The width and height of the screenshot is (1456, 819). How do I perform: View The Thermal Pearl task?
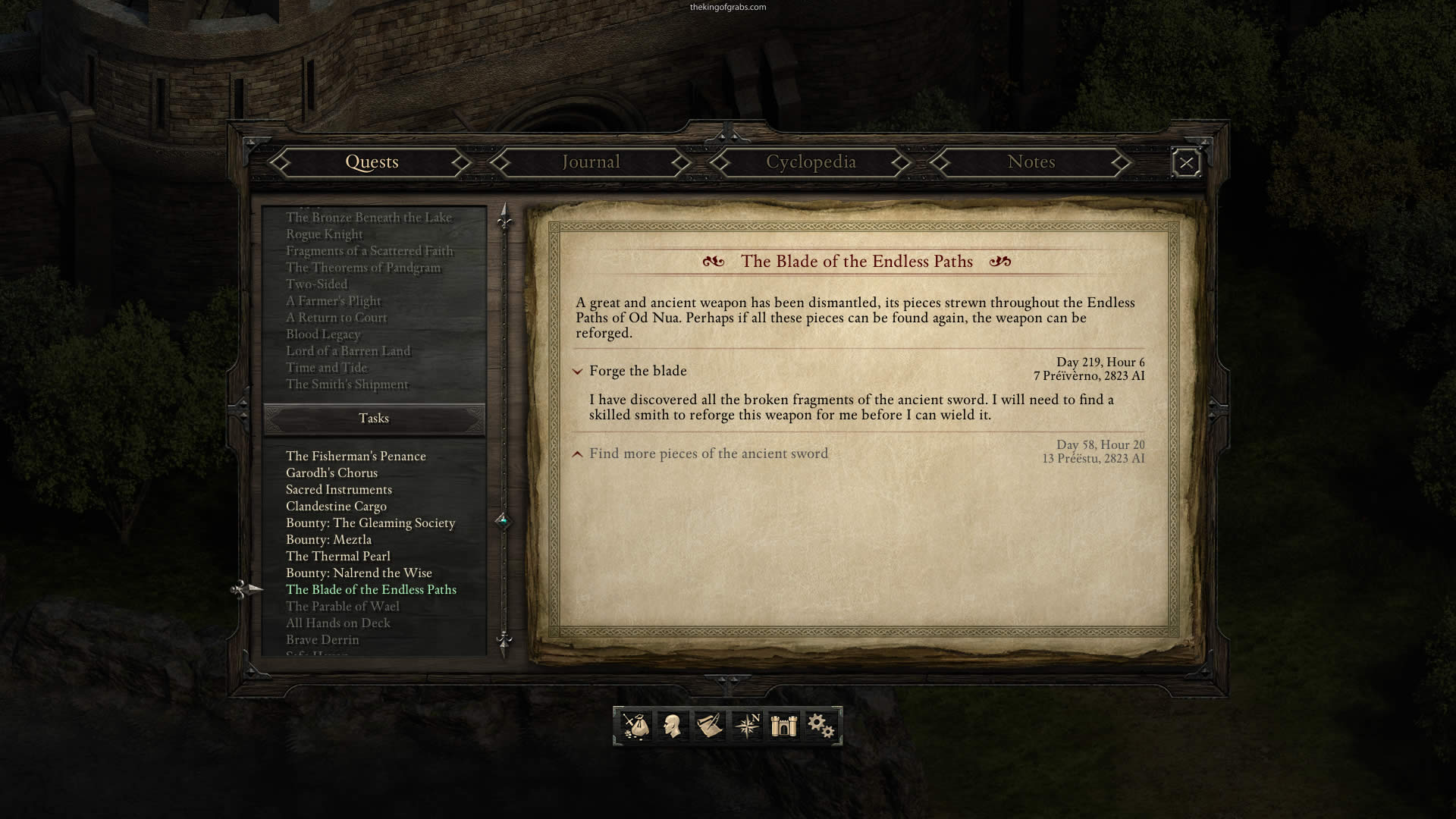pyautogui.click(x=337, y=556)
